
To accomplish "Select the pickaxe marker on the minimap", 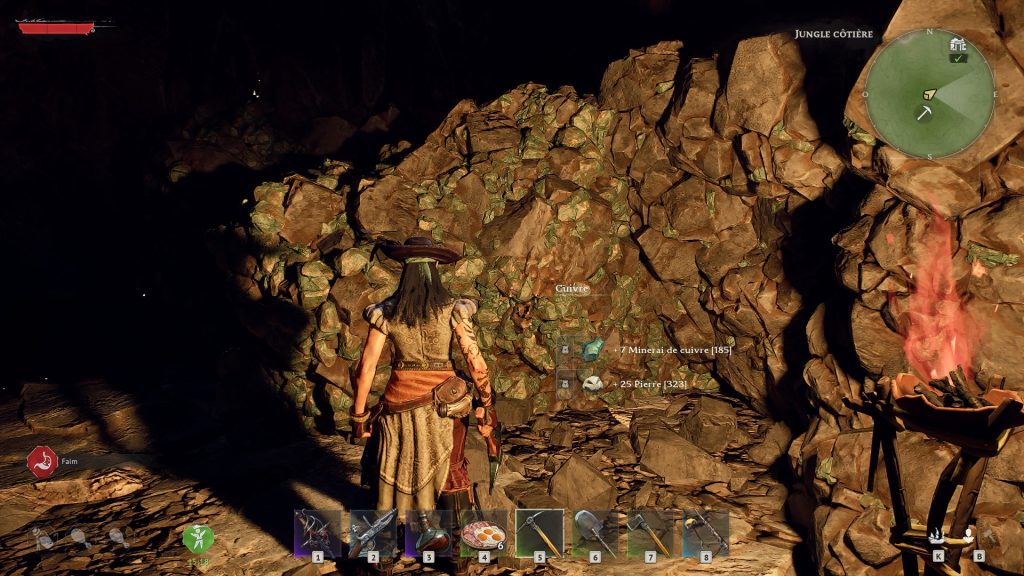I will coord(924,113).
